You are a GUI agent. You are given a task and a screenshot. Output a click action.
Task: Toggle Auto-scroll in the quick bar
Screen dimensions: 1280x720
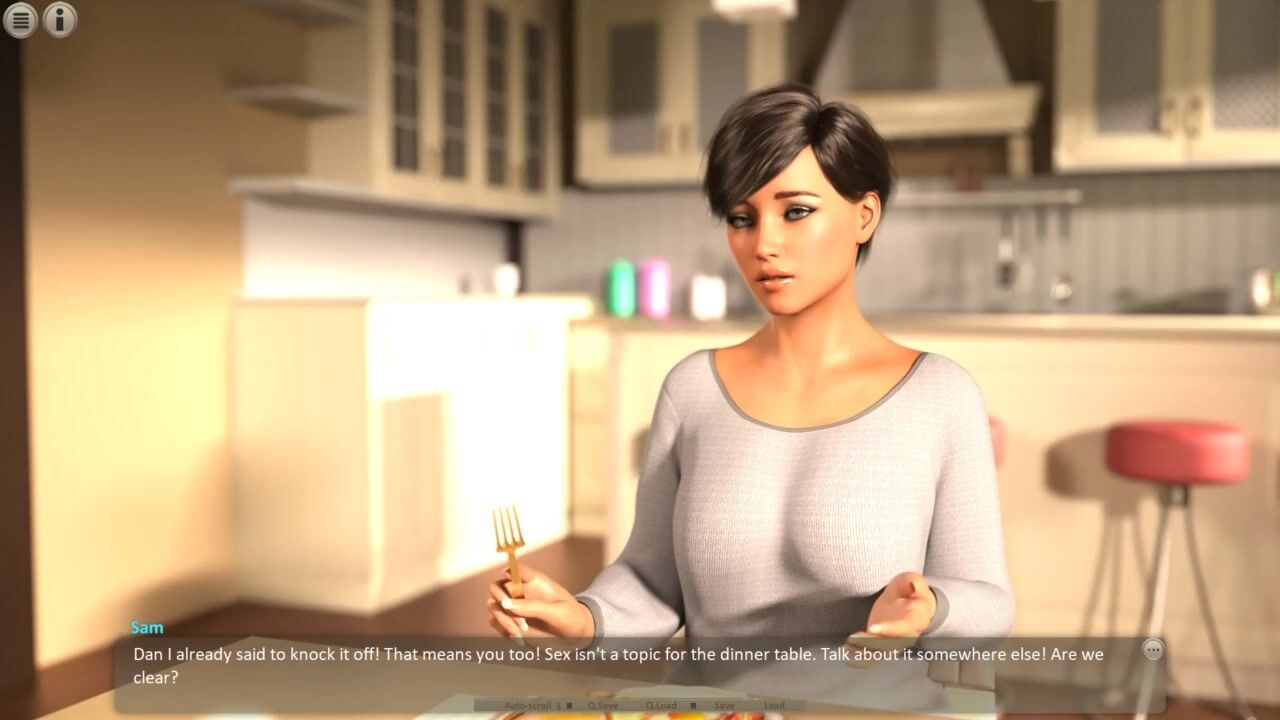click(x=528, y=705)
